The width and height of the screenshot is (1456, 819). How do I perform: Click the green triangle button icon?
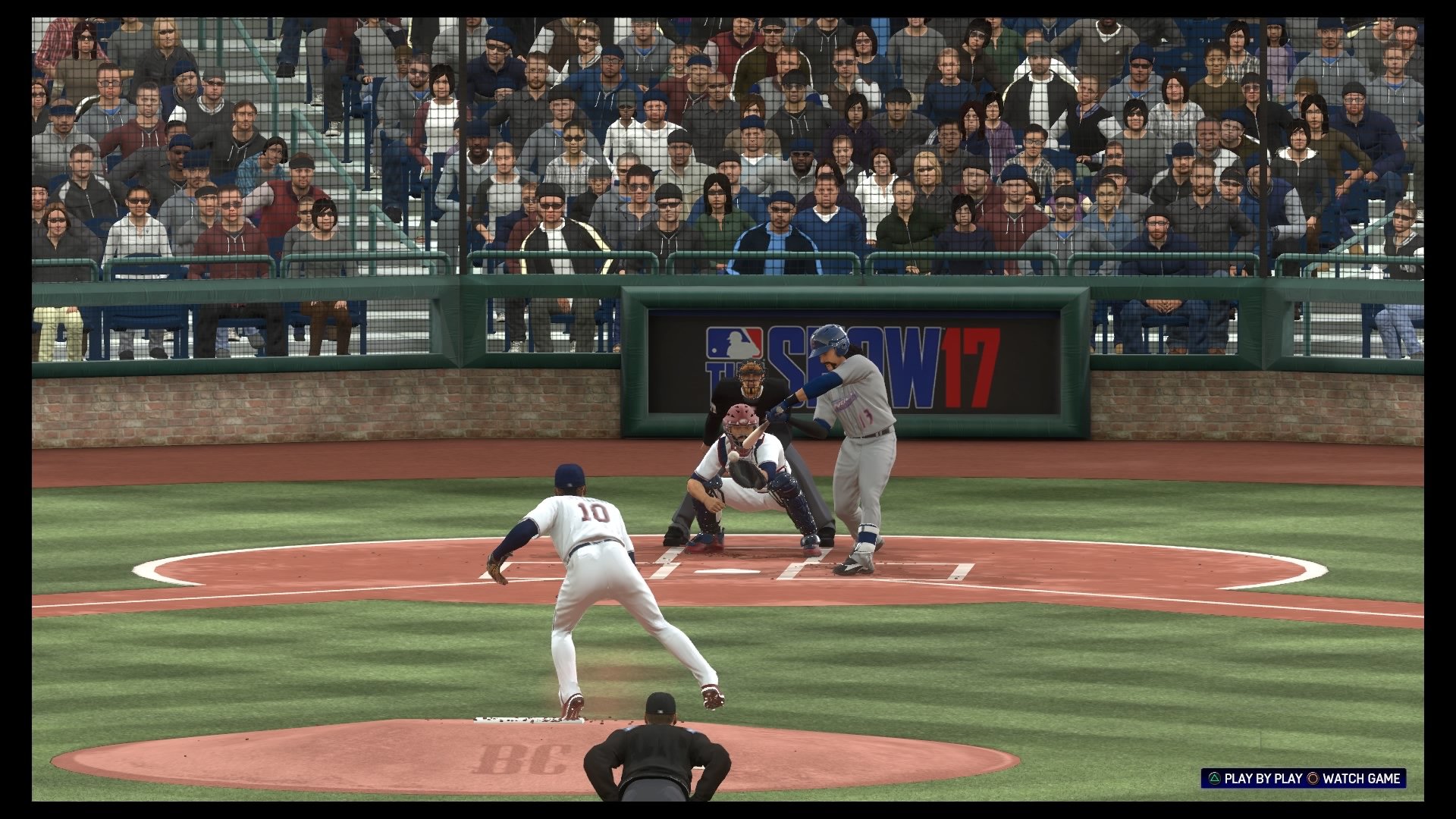(x=1214, y=779)
